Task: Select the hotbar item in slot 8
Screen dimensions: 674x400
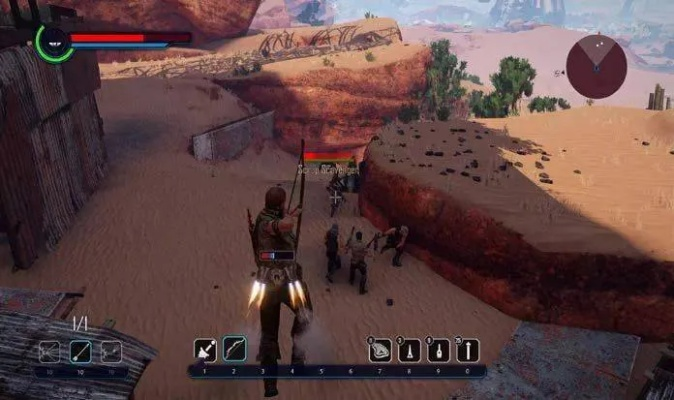Action: coord(409,351)
